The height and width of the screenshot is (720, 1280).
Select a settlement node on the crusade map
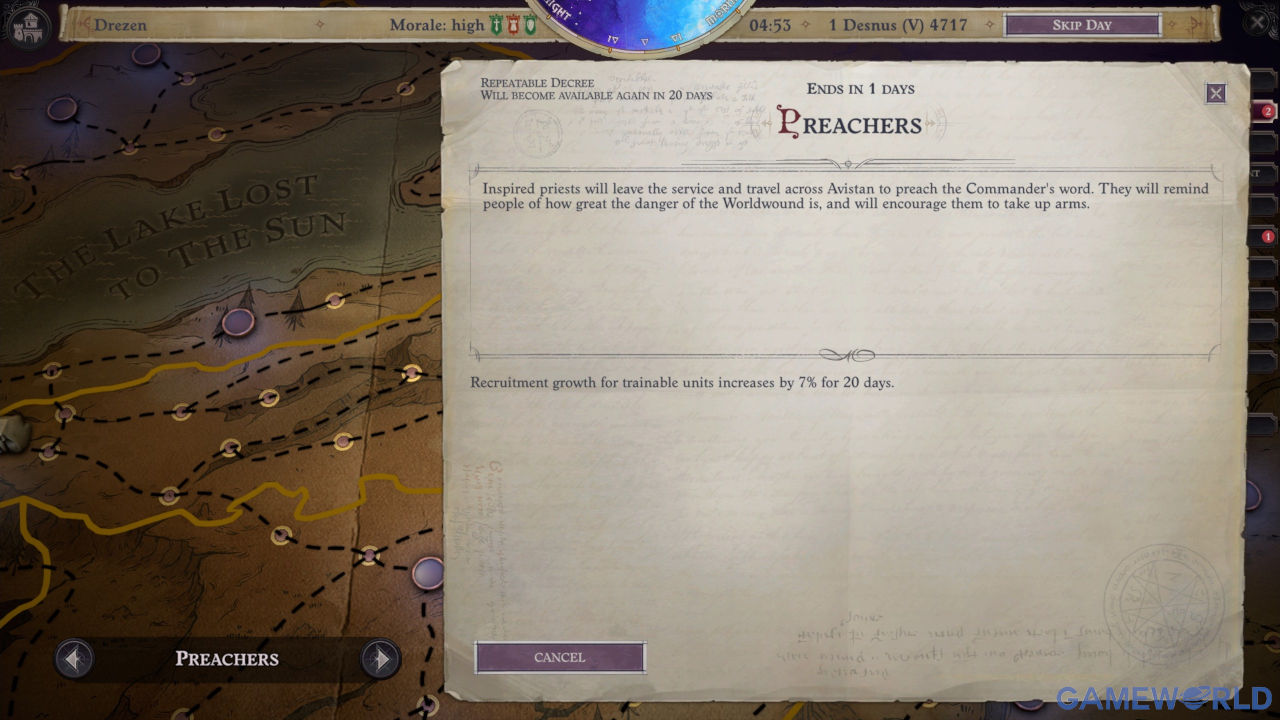(x=240, y=322)
